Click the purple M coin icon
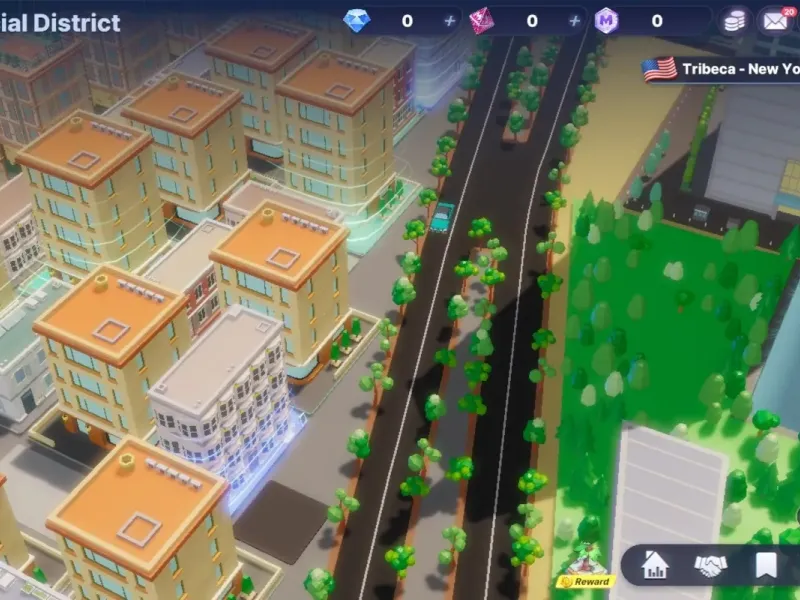The height and width of the screenshot is (600, 800). pyautogui.click(x=606, y=21)
